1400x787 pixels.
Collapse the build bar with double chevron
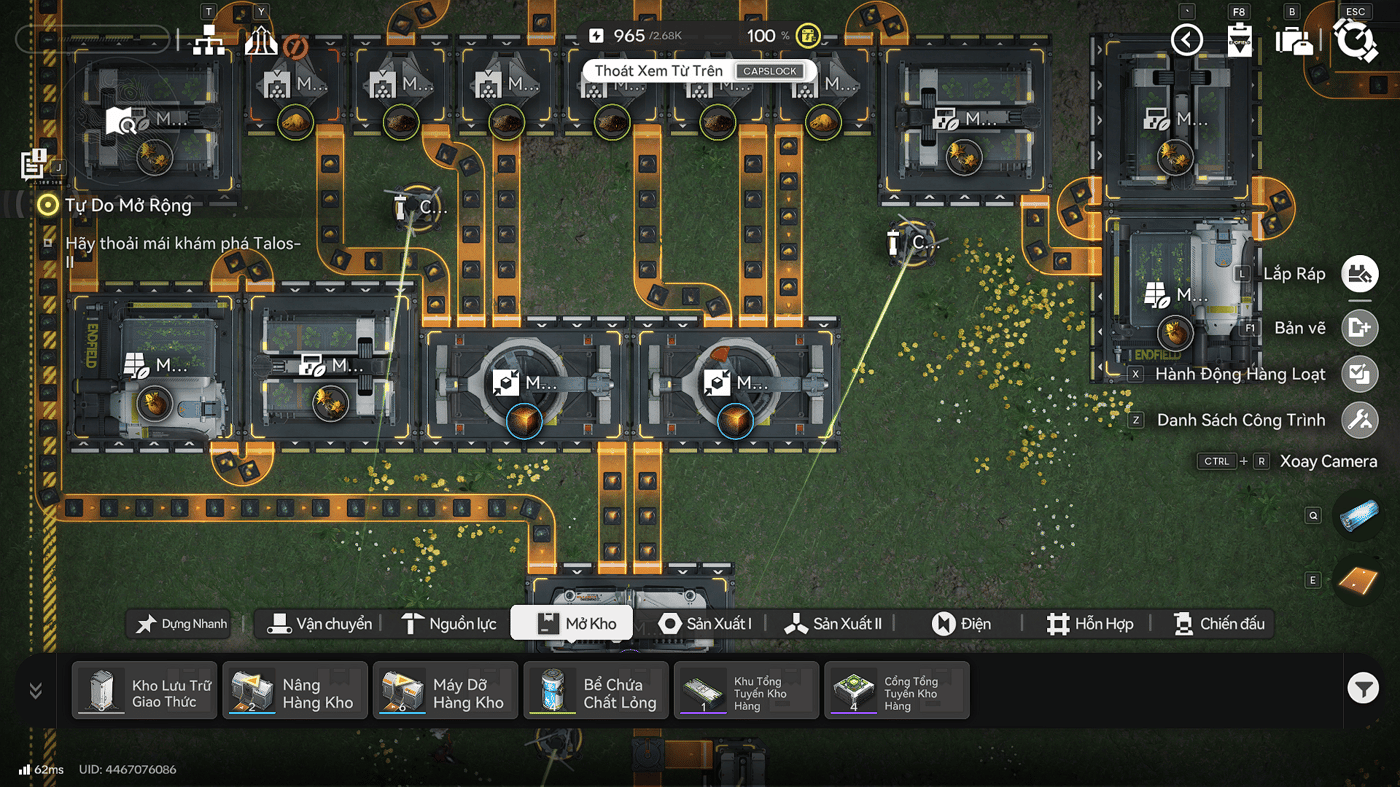pos(36,691)
